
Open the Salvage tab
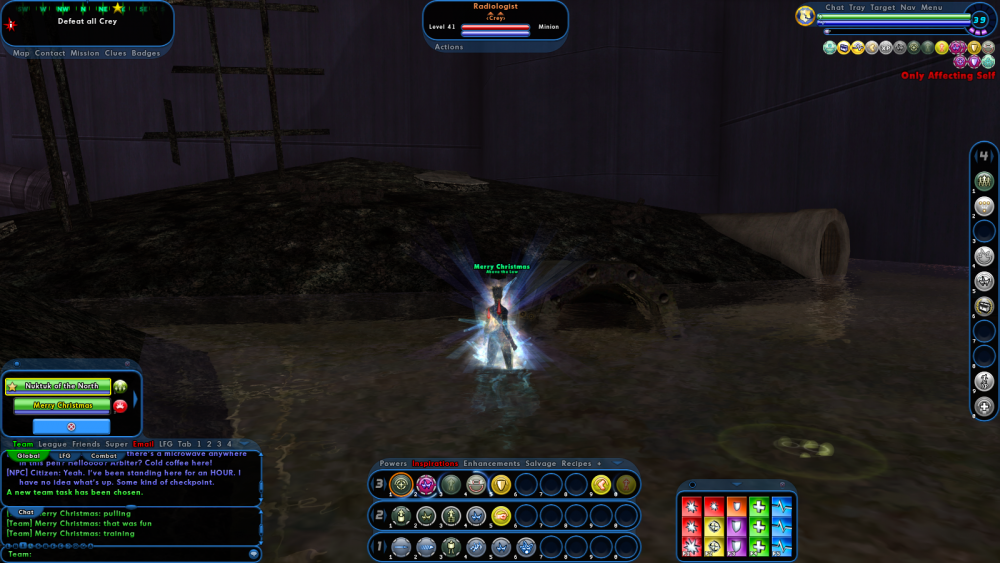pyautogui.click(x=541, y=464)
